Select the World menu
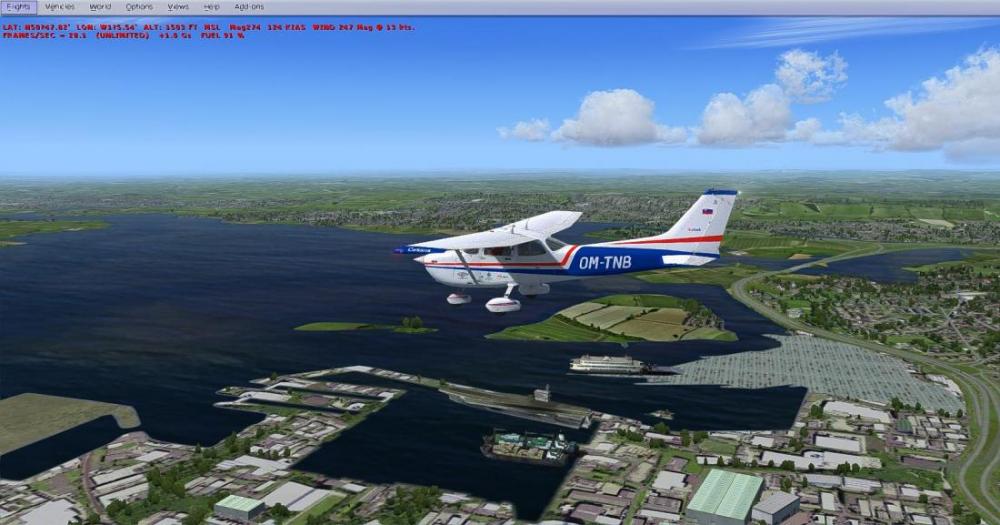Image resolution: width=1000 pixels, height=525 pixels. click(100, 7)
